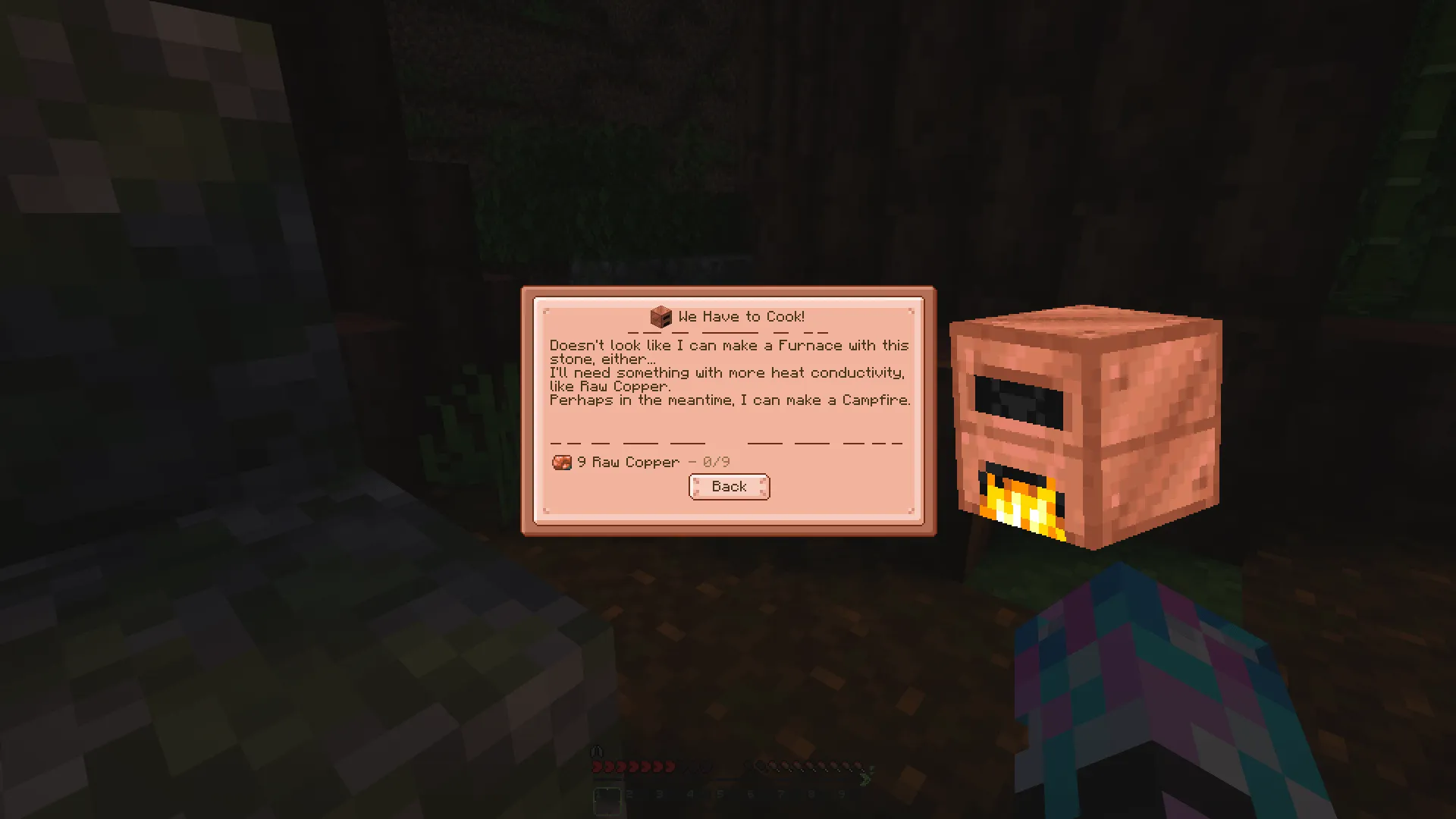Image resolution: width=1456 pixels, height=819 pixels.
Task: Click the Campfire mention in quest text
Action: tap(876, 400)
